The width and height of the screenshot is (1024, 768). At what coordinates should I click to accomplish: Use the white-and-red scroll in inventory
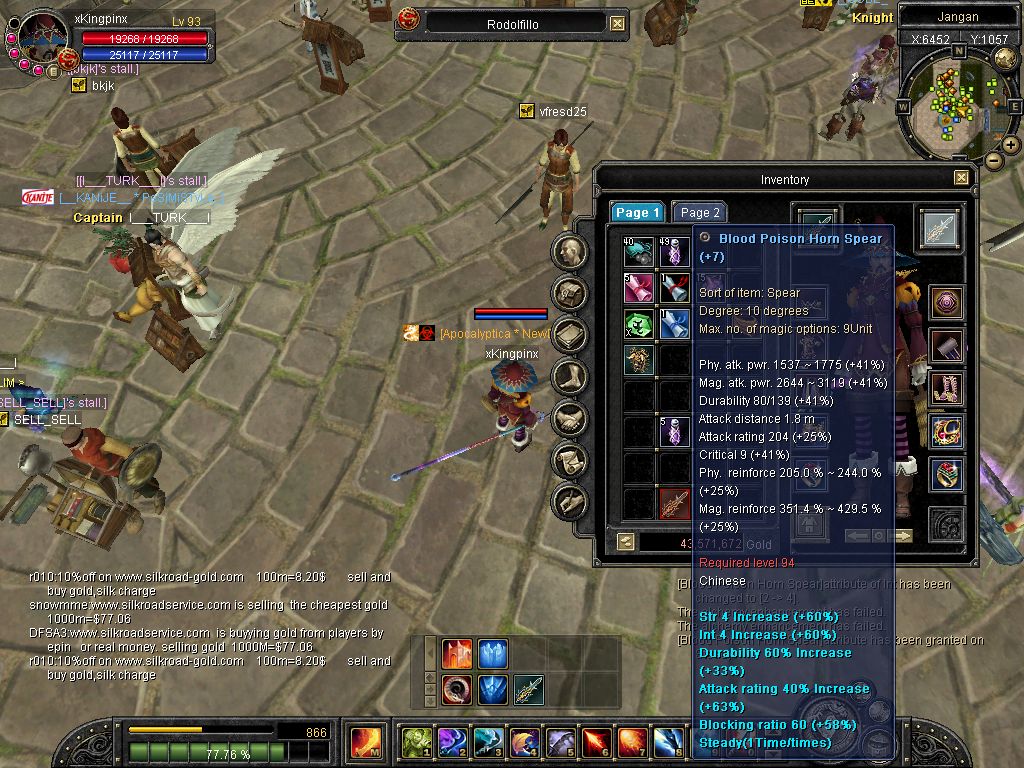(674, 288)
